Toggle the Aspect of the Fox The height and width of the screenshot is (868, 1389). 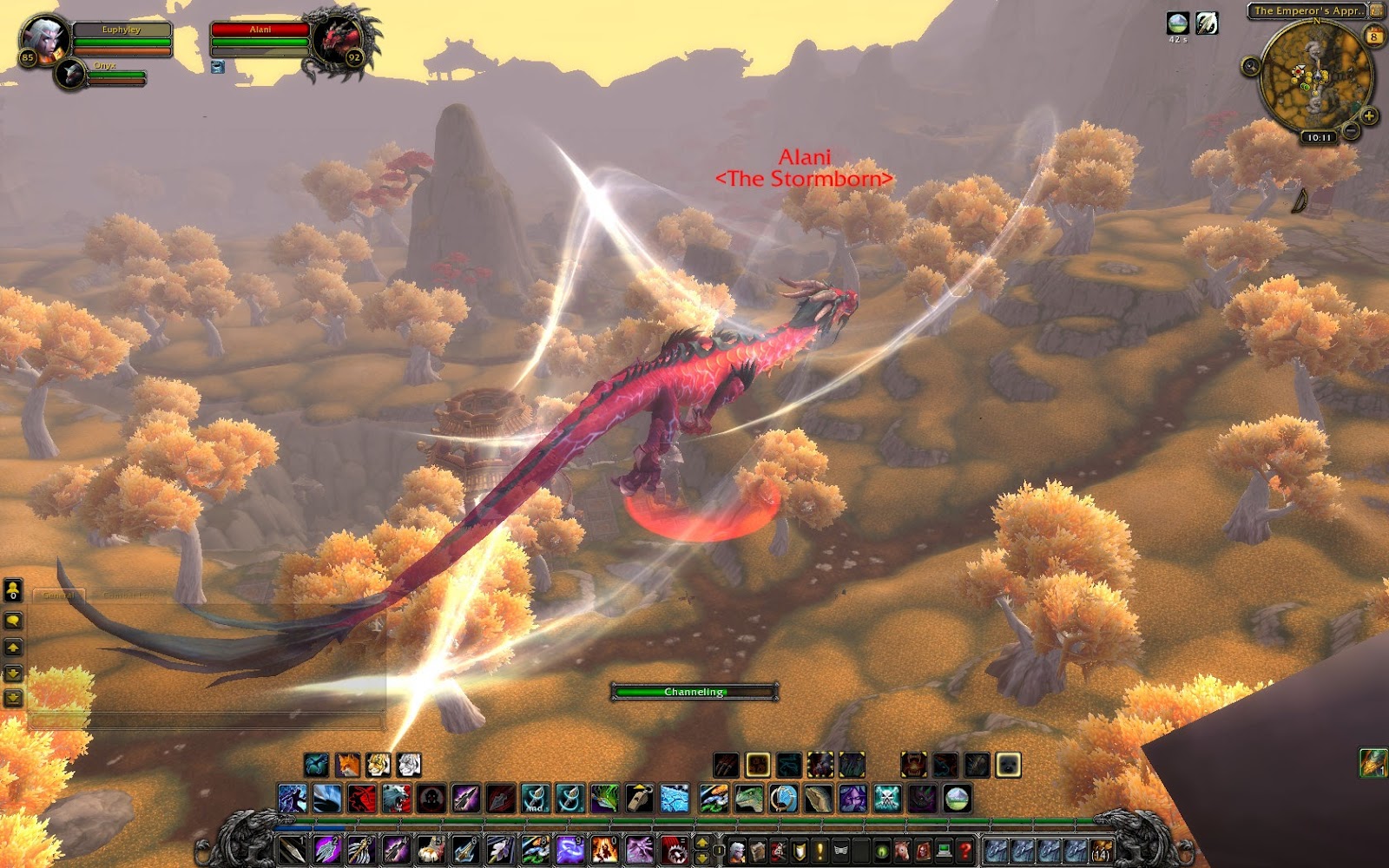pyautogui.click(x=348, y=765)
